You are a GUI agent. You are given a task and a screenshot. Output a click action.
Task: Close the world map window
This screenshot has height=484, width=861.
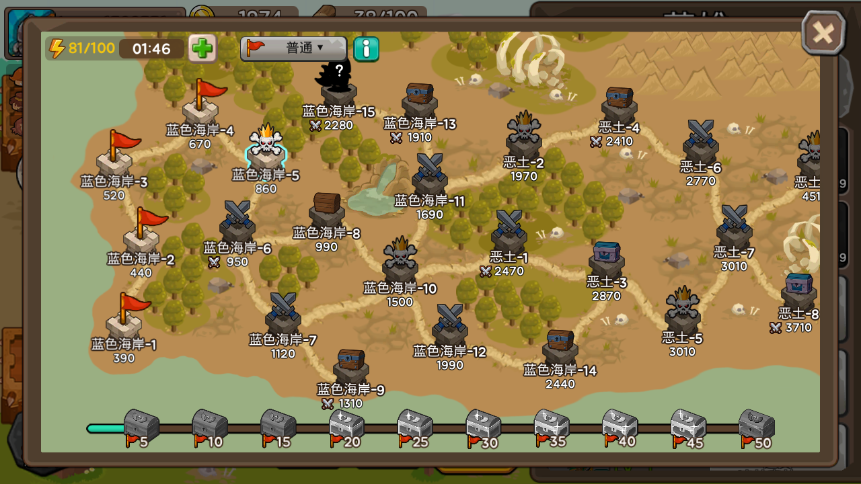823,33
